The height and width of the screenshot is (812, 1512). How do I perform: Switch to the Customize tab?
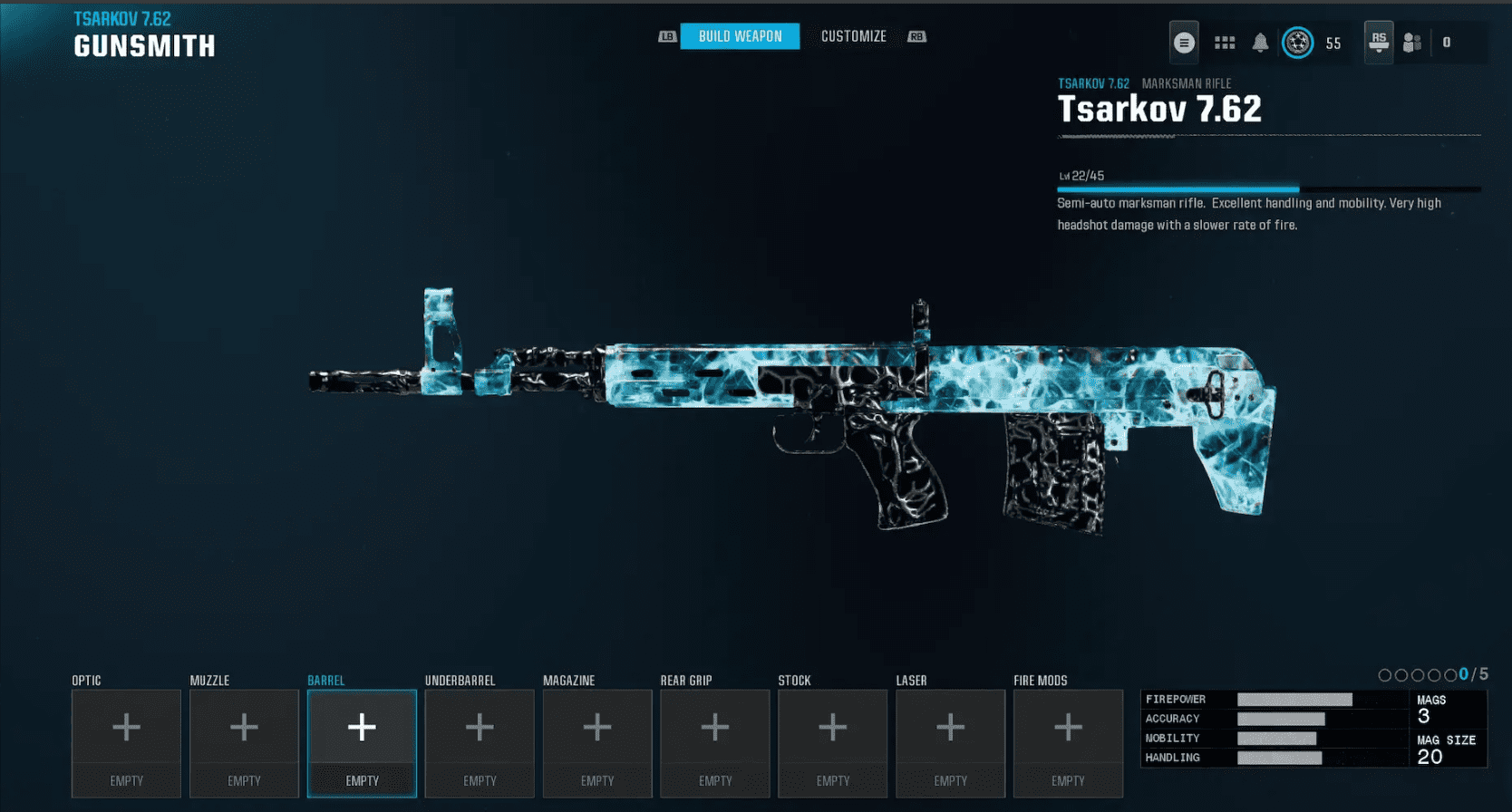coord(853,36)
